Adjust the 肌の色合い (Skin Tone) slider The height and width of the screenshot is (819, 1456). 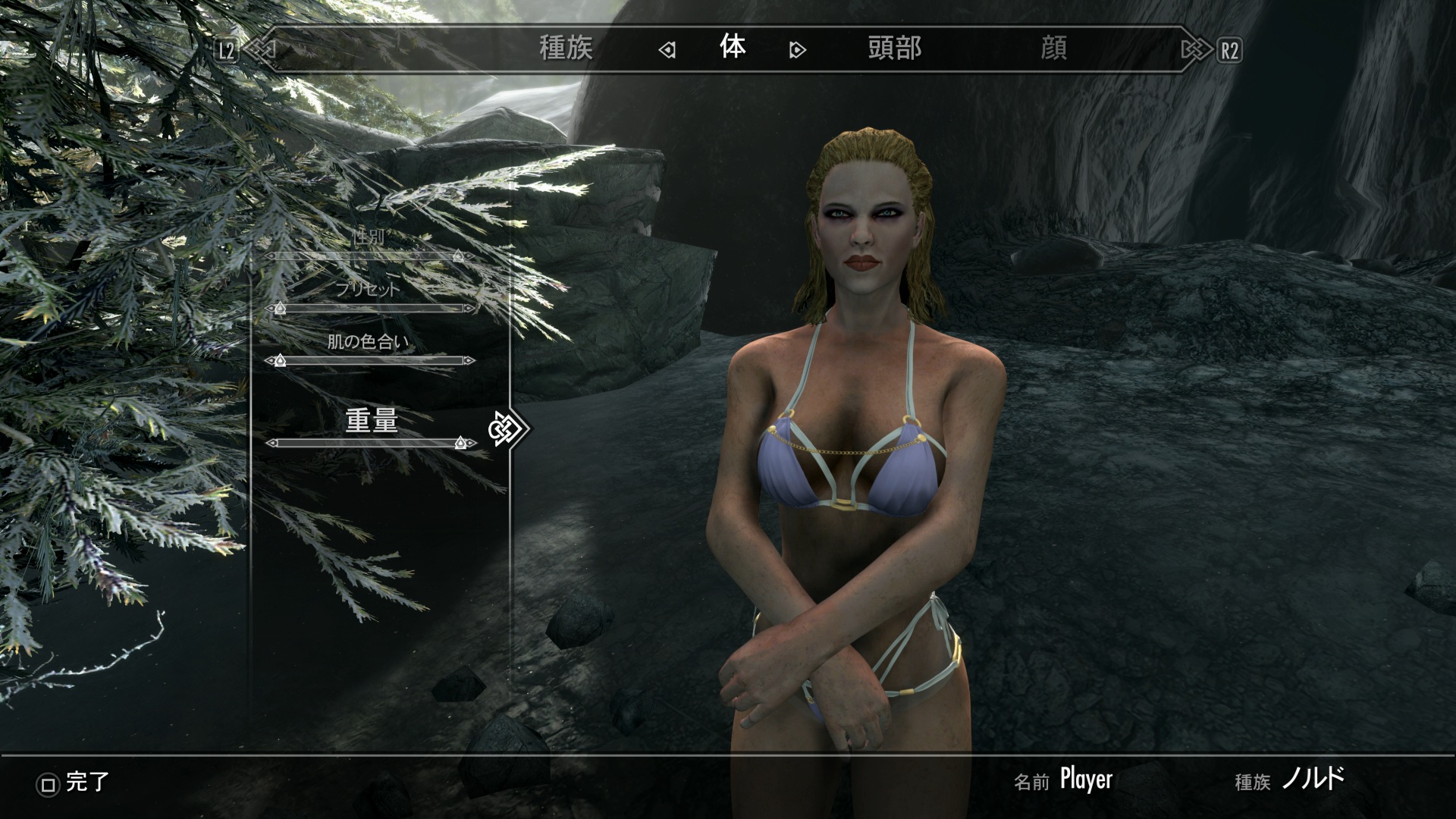[x=370, y=360]
